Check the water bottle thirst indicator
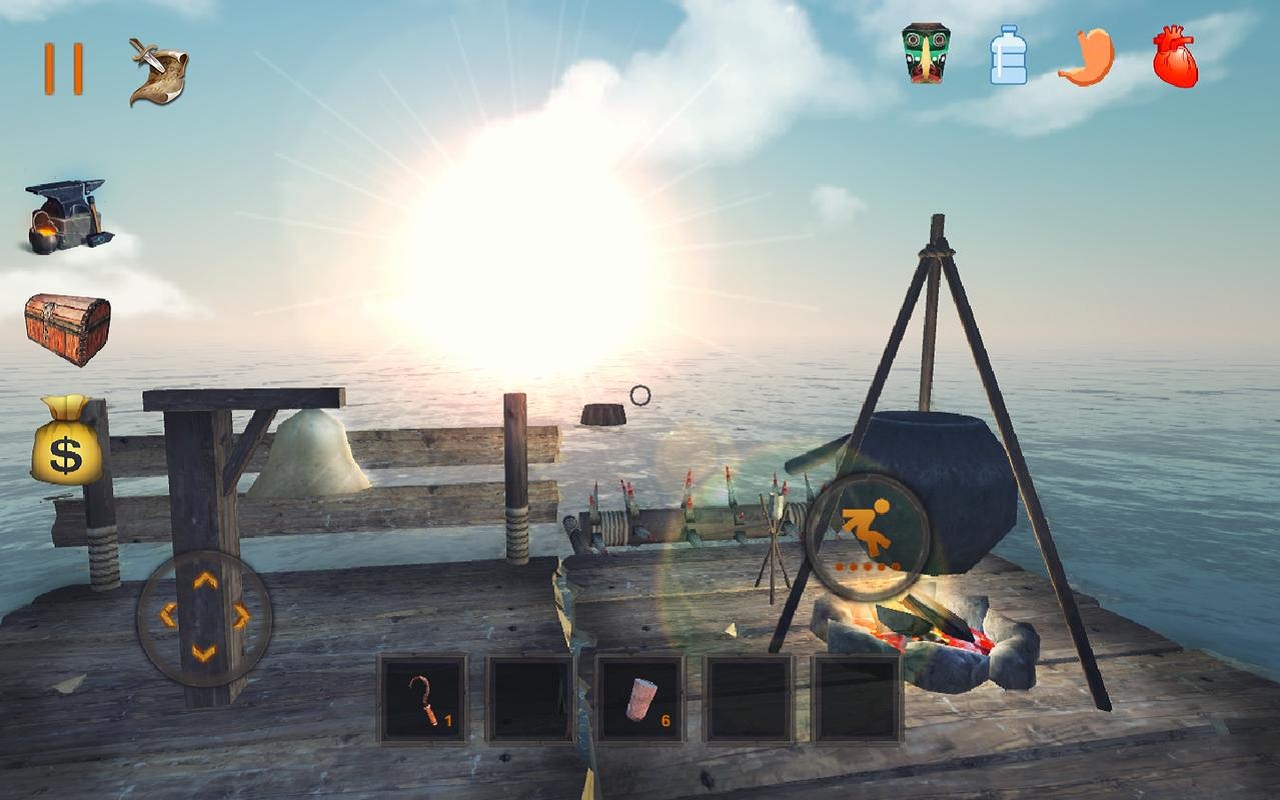The width and height of the screenshot is (1280, 800). click(1010, 55)
